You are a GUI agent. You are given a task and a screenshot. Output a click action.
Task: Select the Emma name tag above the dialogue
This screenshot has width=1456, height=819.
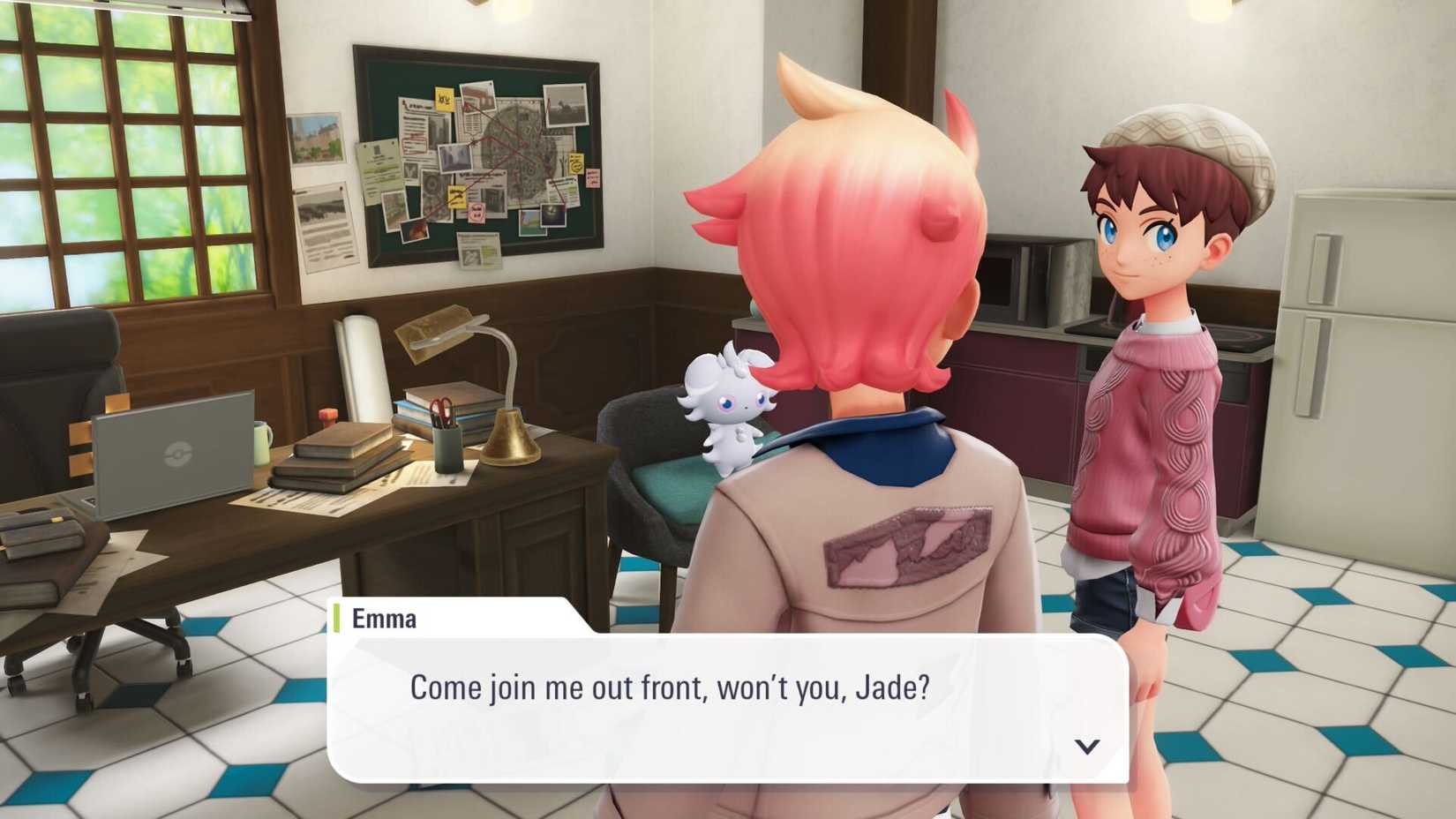point(383,619)
